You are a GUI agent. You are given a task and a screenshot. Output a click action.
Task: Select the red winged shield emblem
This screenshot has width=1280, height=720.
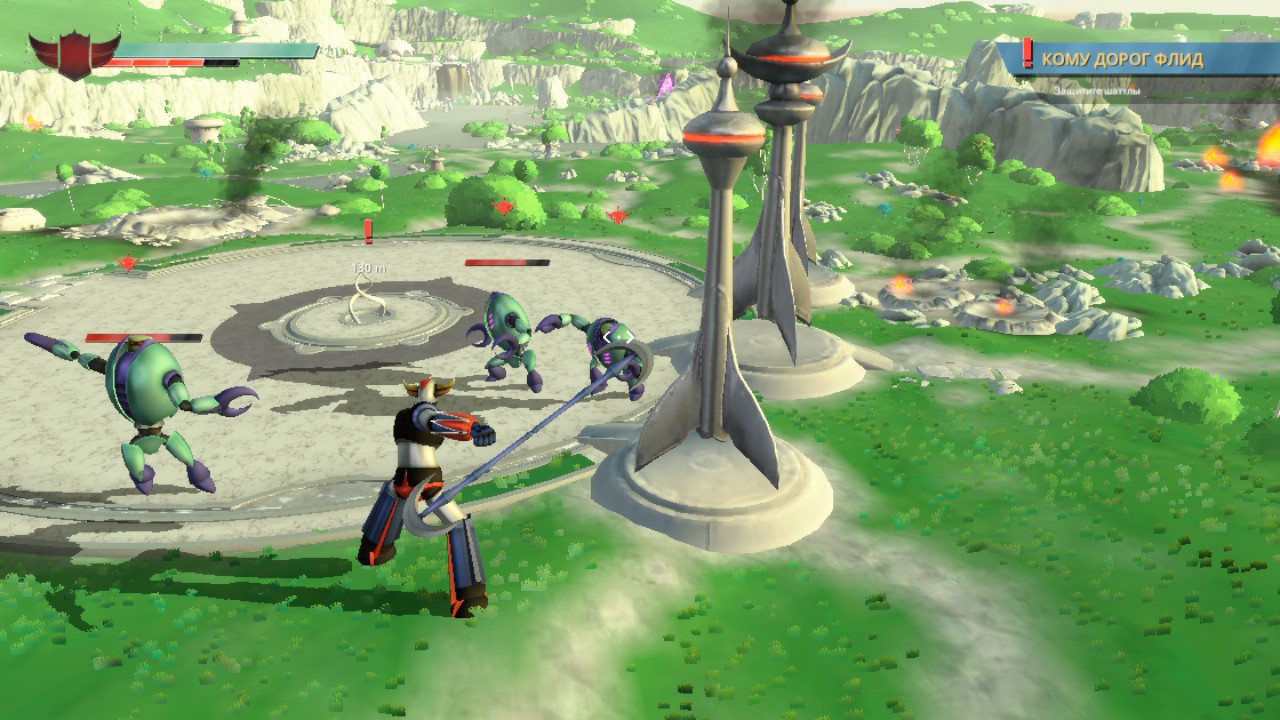pyautogui.click(x=74, y=54)
